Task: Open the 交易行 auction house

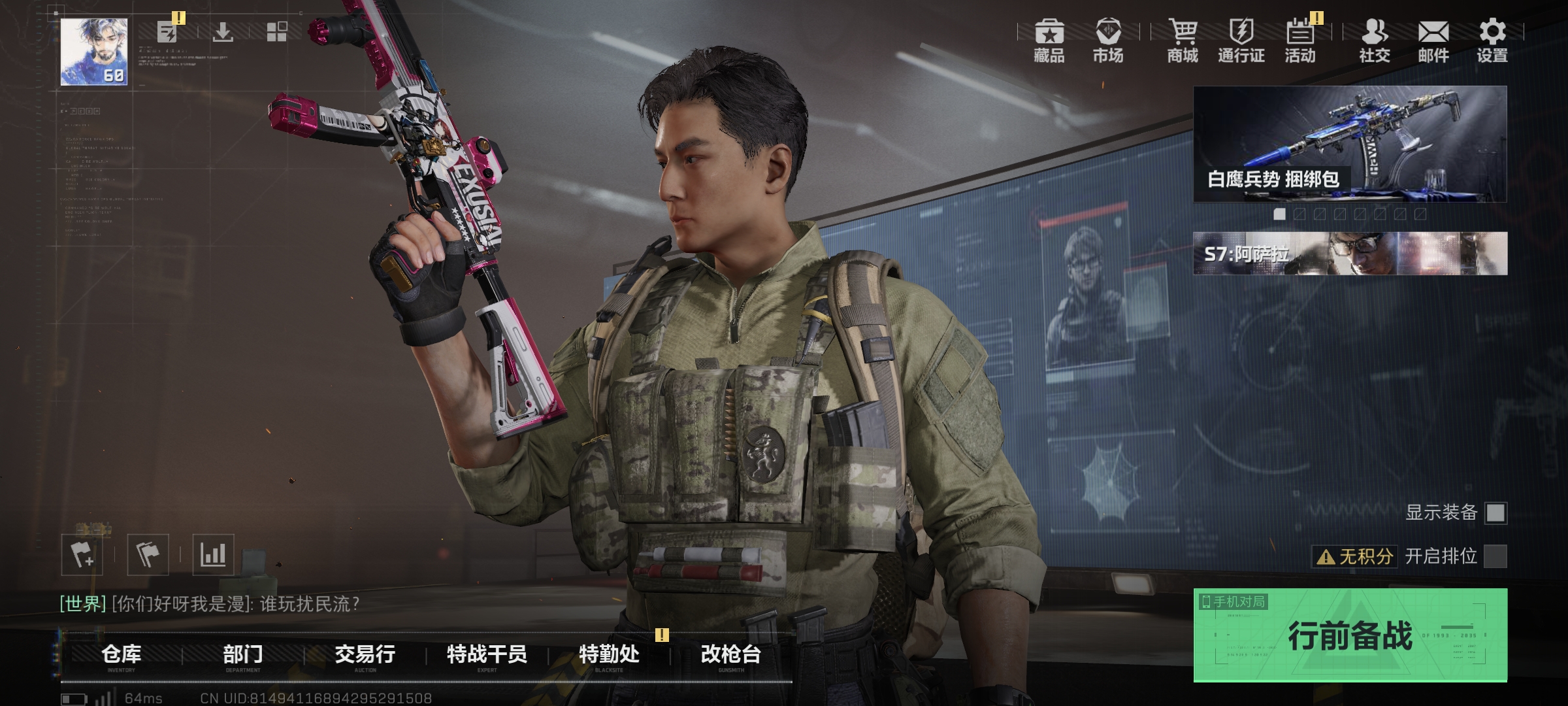Action: pyautogui.click(x=365, y=654)
